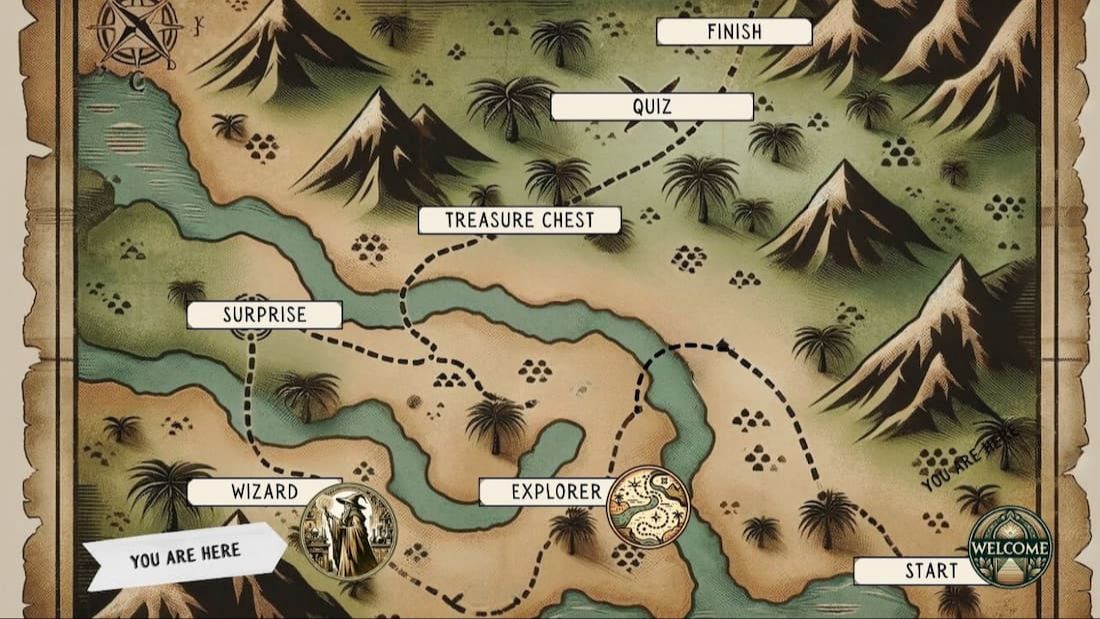Click the green WELCOME badge
This screenshot has height=619, width=1100.
[x=1010, y=547]
